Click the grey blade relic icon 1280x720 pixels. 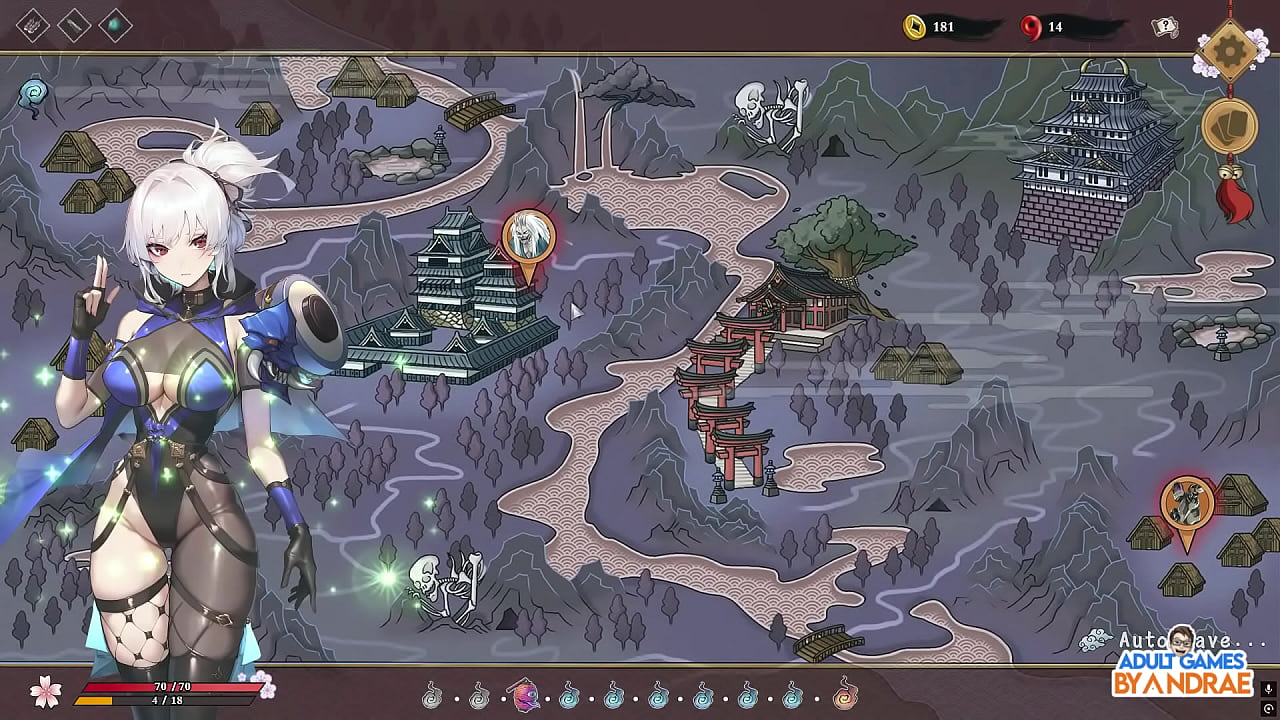coord(74,24)
